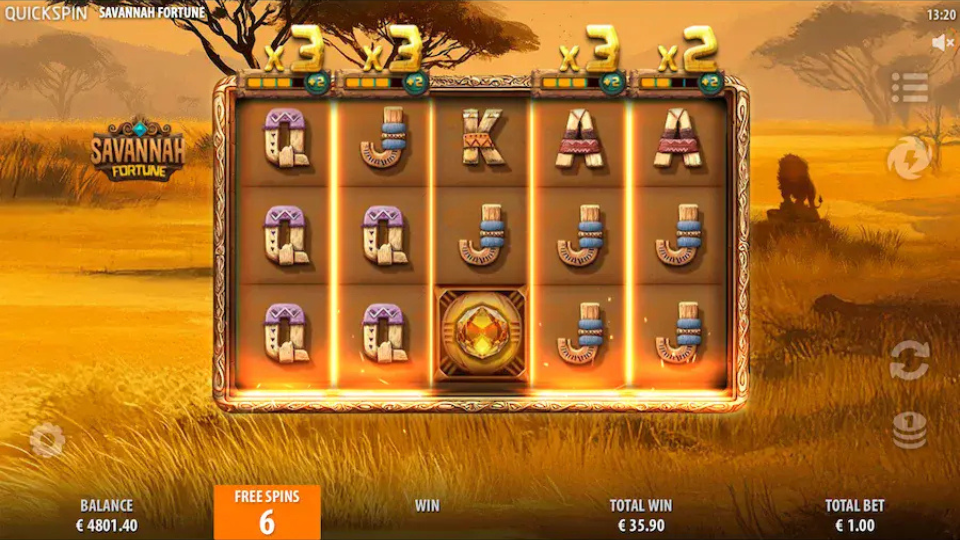Toggle the sound speaker icon
The image size is (960, 540).
(x=941, y=43)
